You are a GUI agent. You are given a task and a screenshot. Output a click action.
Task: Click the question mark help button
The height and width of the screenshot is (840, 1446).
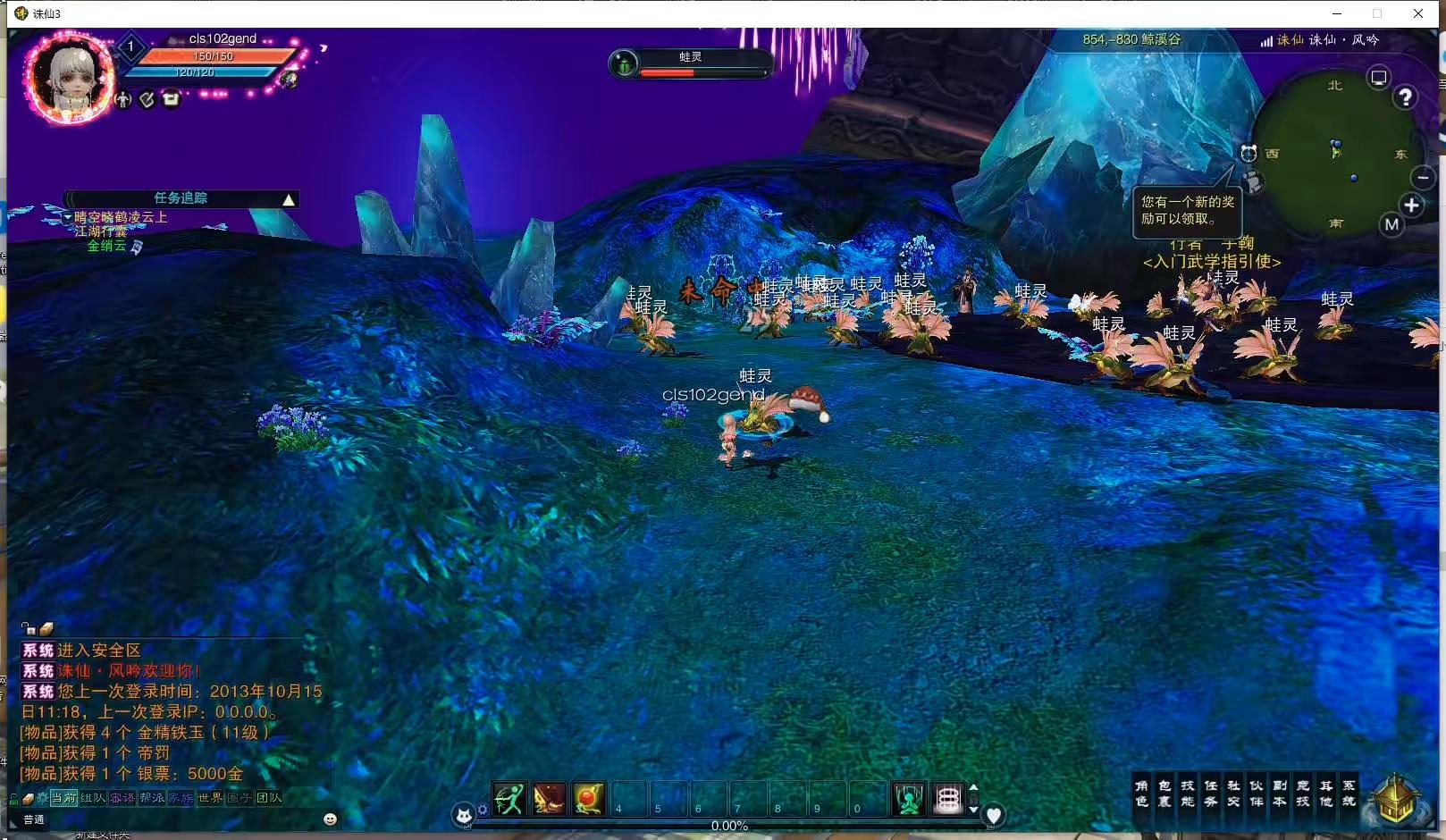coord(1406,97)
